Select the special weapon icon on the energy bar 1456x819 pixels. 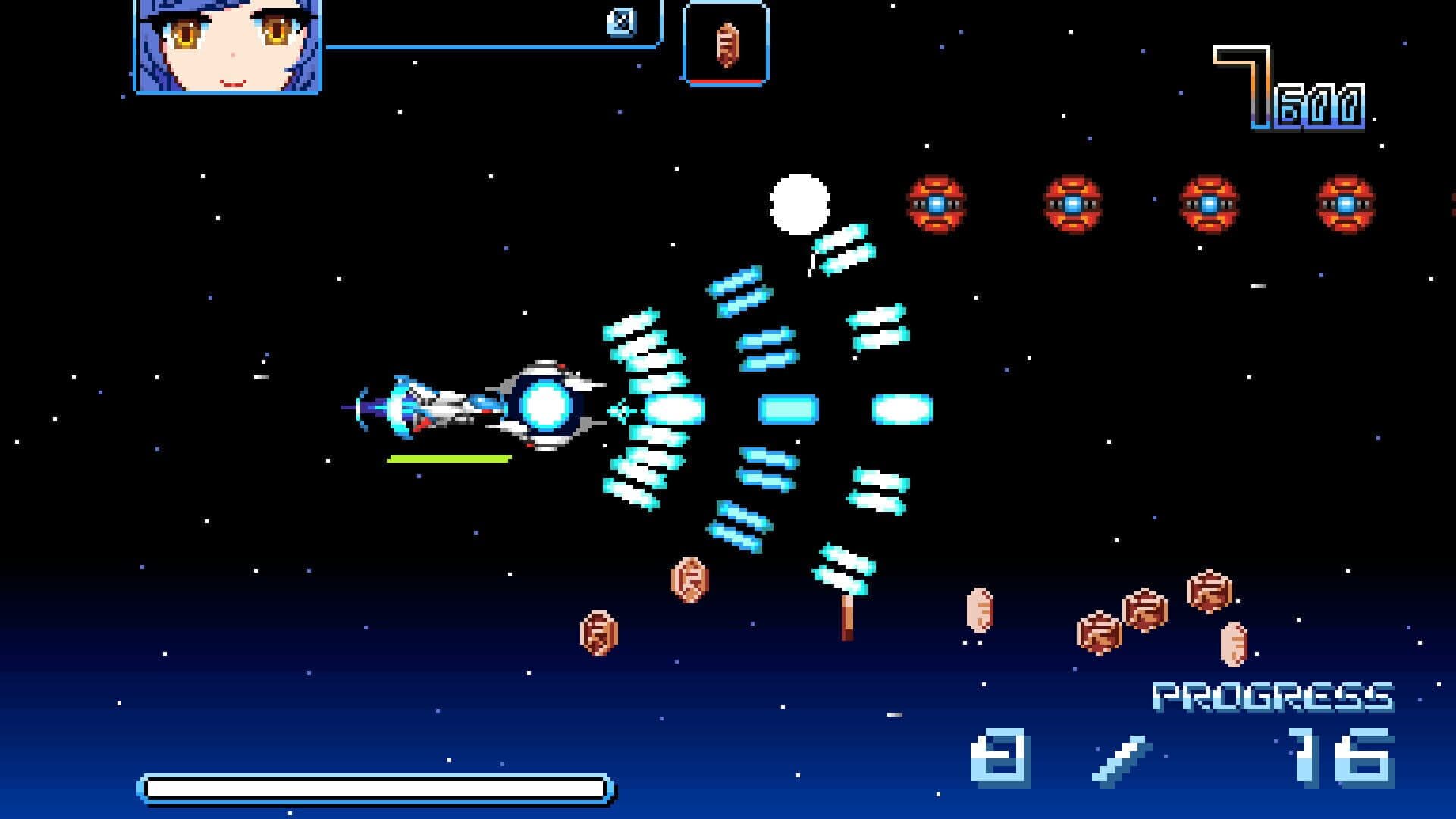(620, 20)
